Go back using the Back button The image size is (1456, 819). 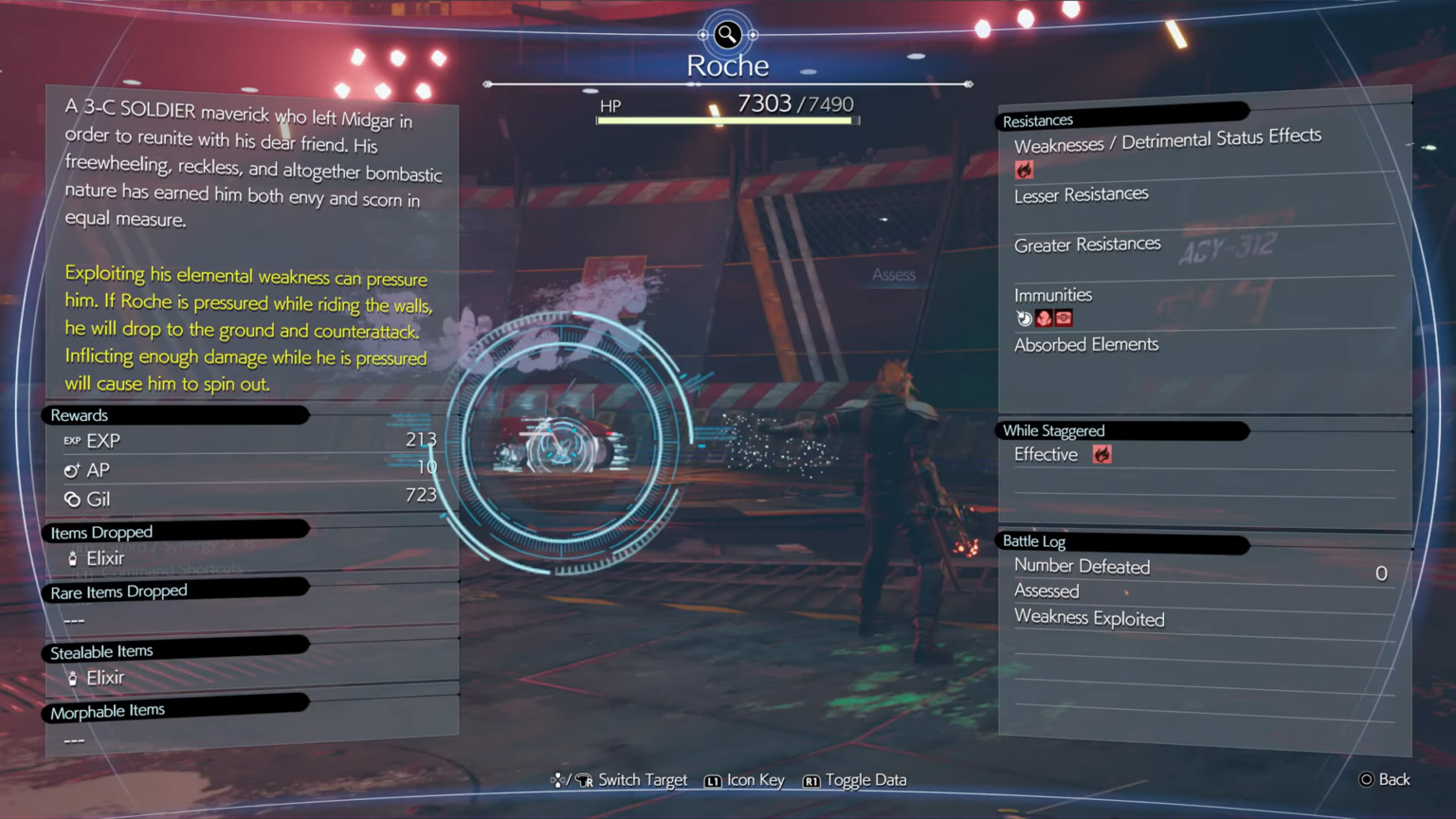click(x=1385, y=779)
